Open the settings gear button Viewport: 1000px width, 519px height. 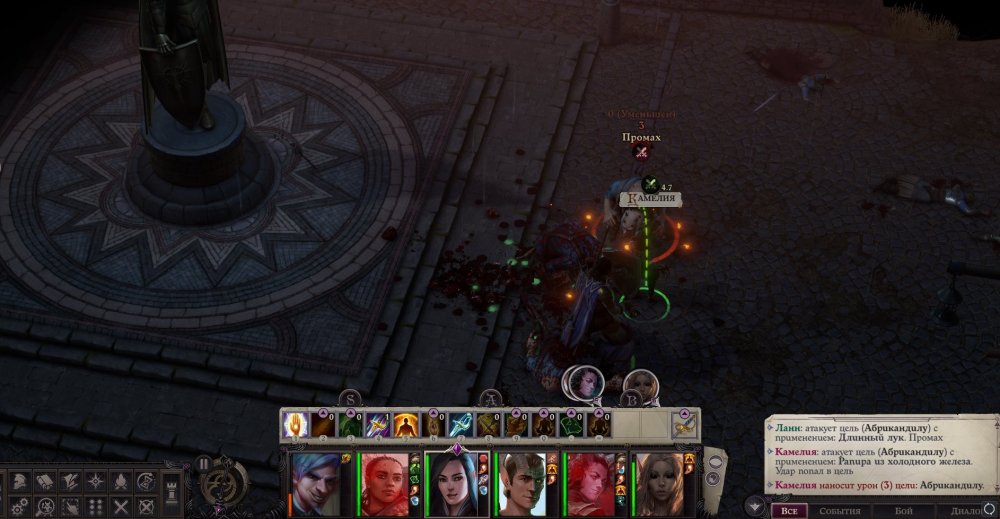[x=20, y=507]
